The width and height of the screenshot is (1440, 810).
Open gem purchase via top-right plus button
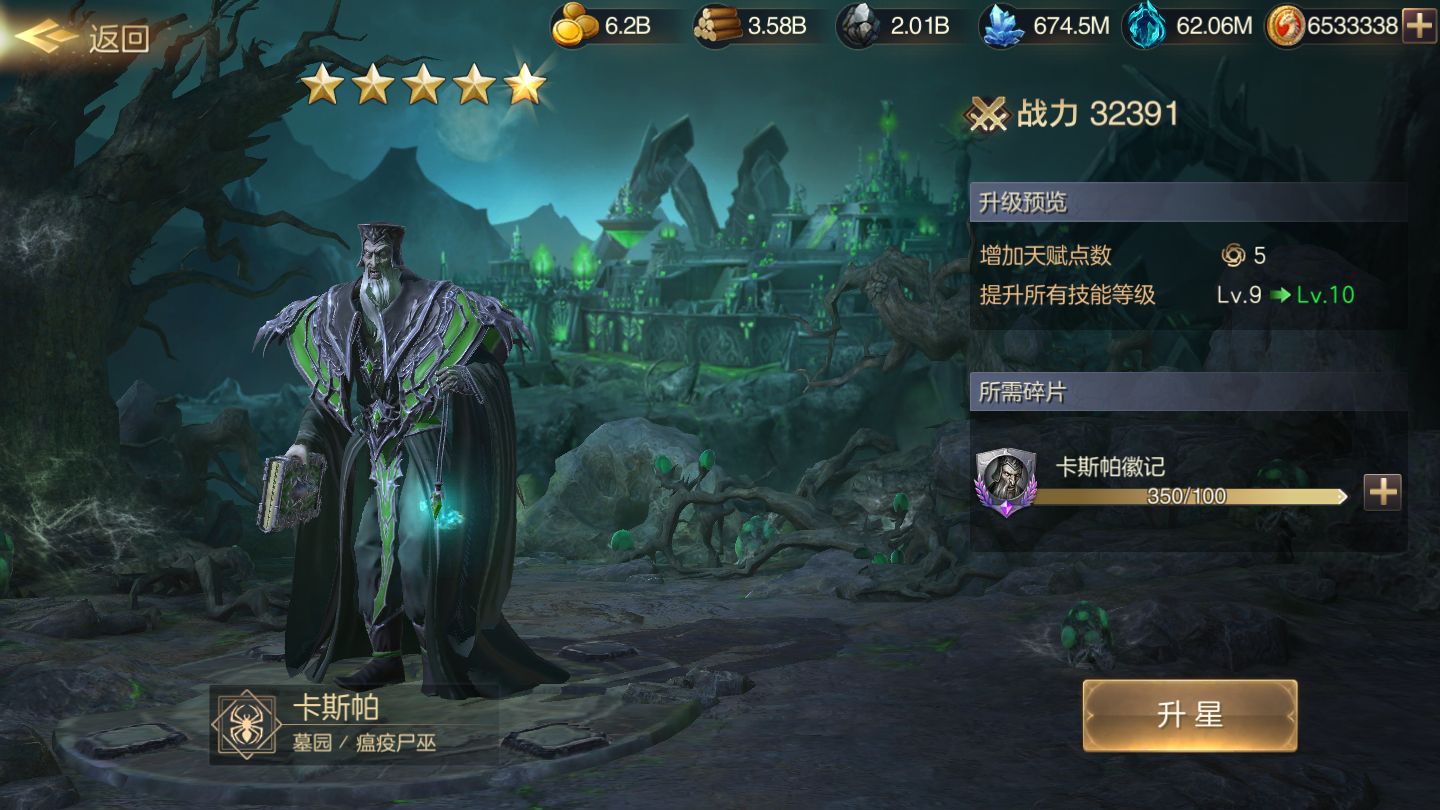(x=1419, y=26)
